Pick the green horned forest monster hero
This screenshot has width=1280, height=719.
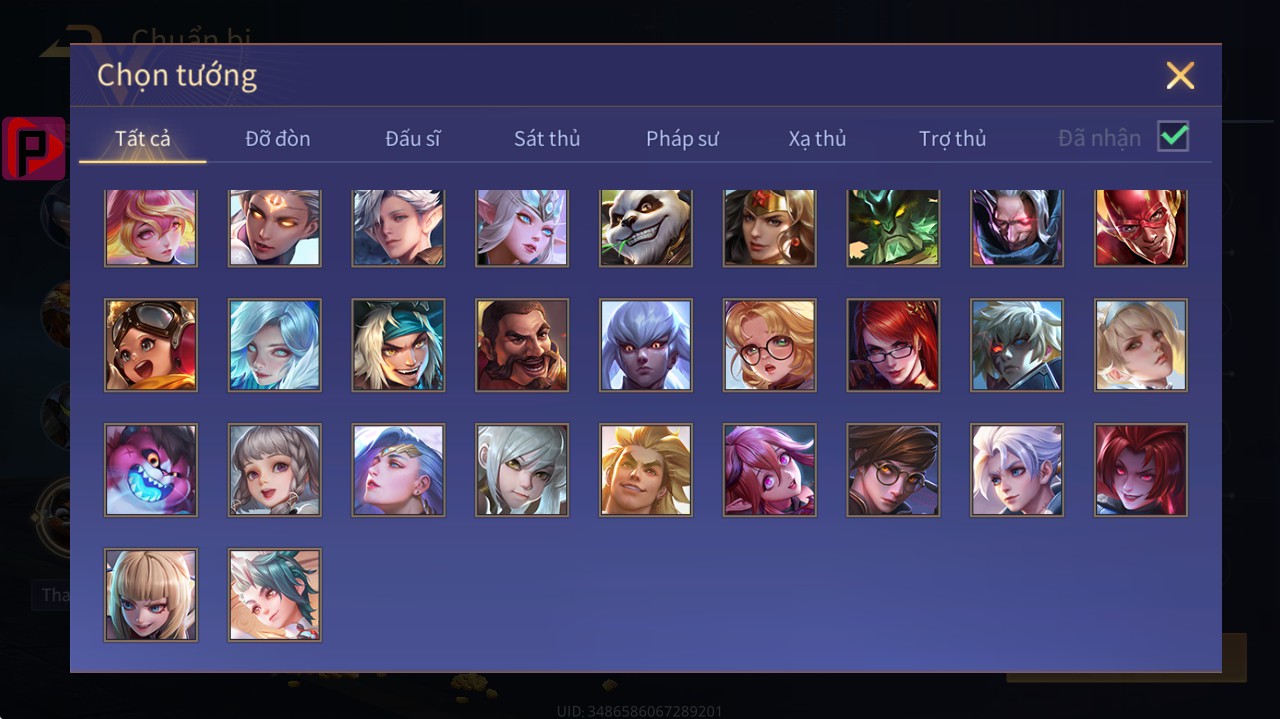(893, 228)
